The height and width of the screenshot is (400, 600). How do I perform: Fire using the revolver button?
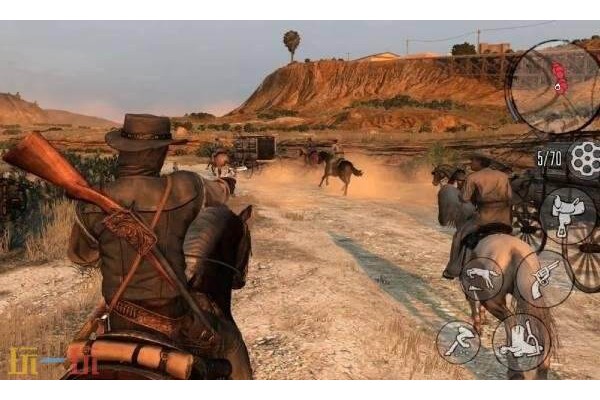[x=544, y=279]
